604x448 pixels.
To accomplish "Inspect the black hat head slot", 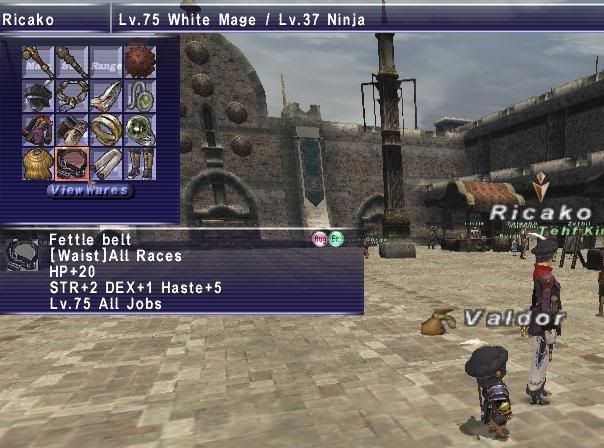I will [38, 96].
